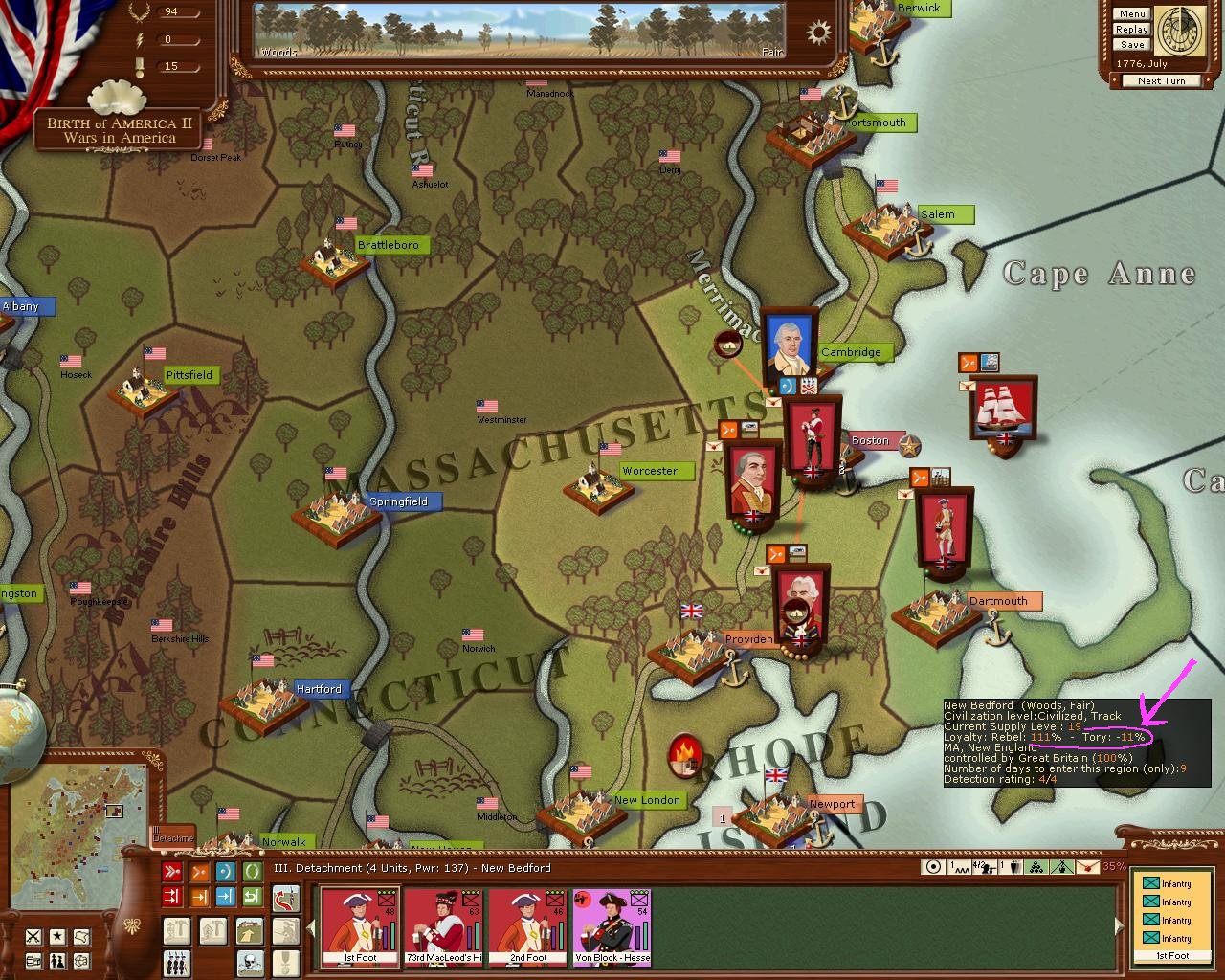Viewport: 1225px width, 980px height.
Task: Click the red curved arrow order button
Action: point(286,899)
